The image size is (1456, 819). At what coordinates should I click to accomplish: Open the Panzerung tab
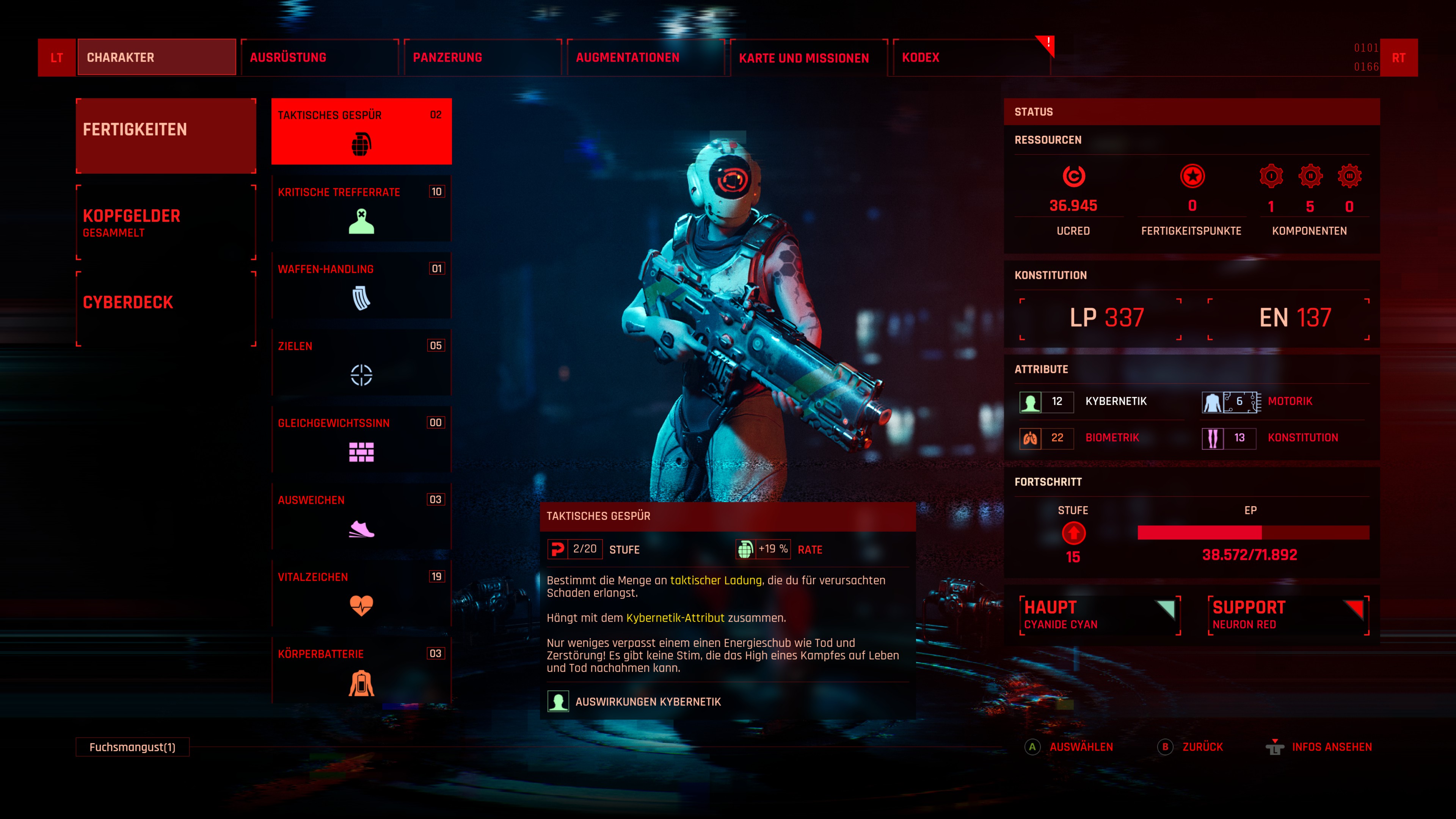point(482,58)
